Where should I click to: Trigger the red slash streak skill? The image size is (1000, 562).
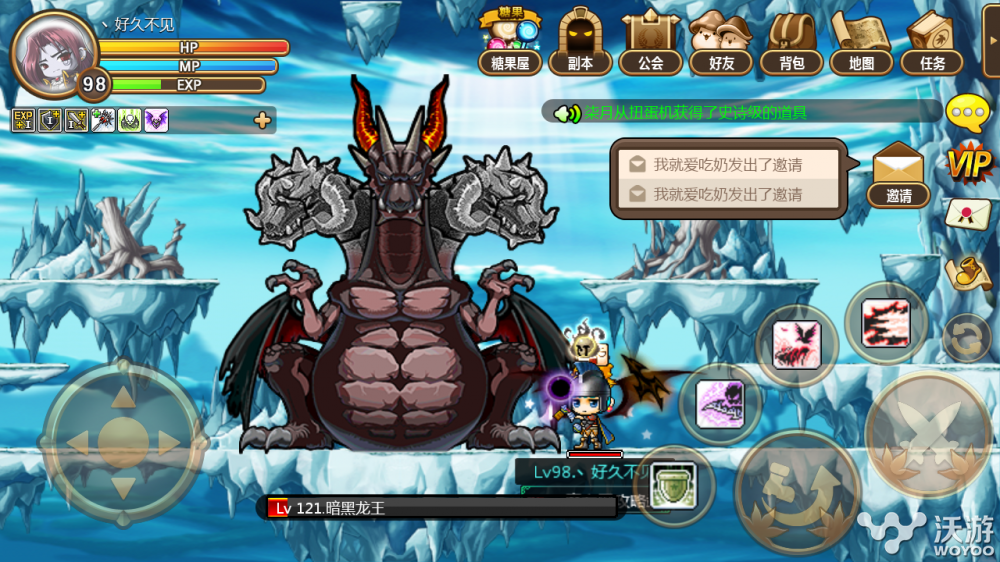click(885, 322)
